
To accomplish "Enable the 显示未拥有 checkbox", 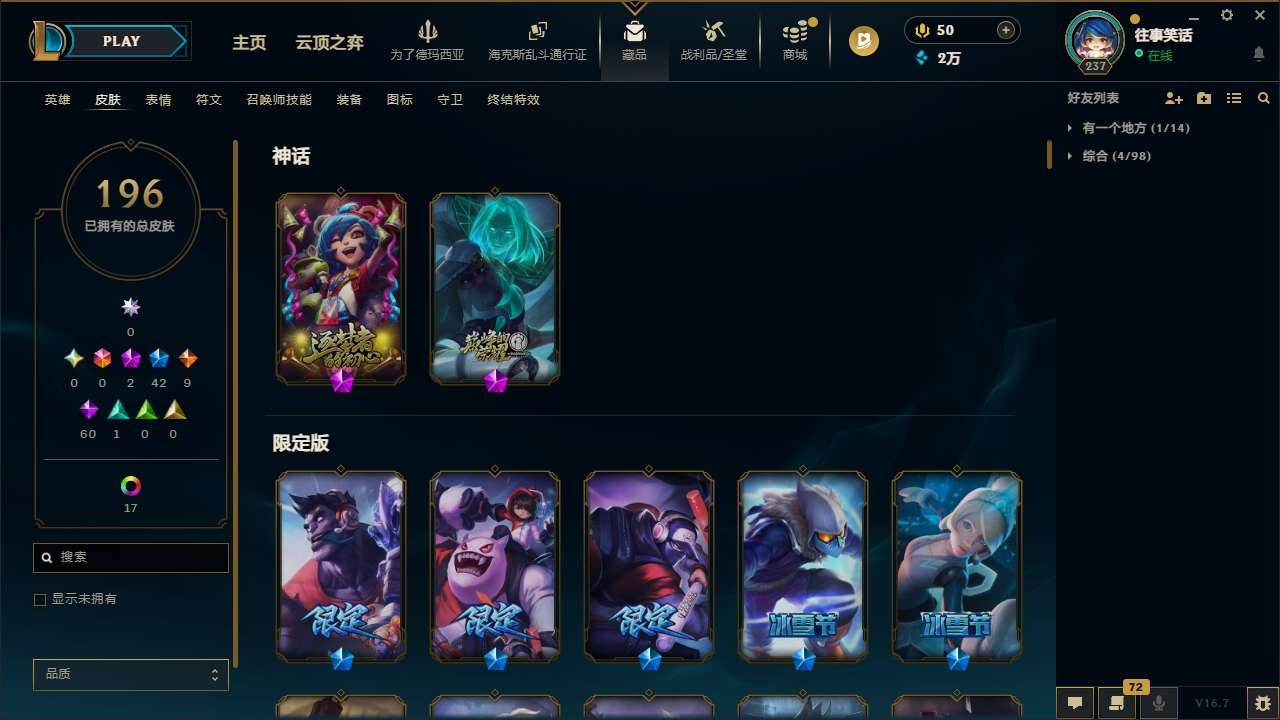I will (40, 599).
